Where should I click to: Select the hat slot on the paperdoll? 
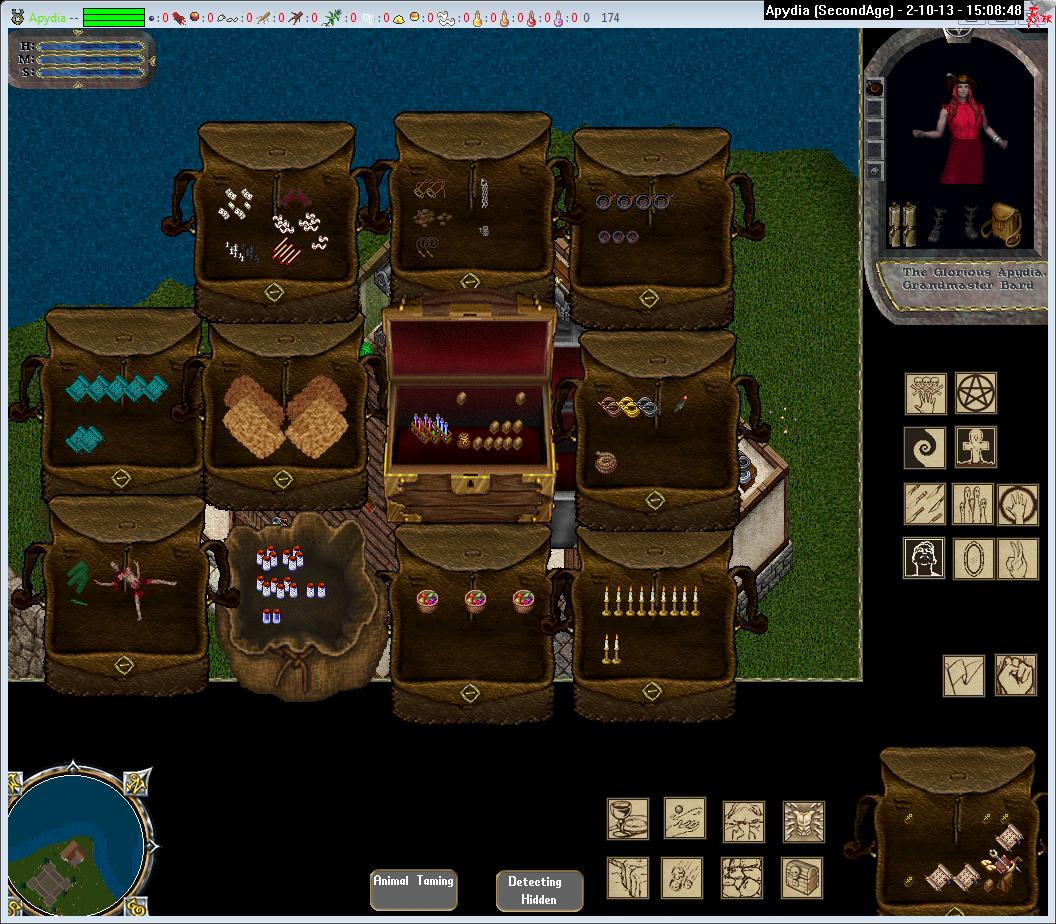875,88
